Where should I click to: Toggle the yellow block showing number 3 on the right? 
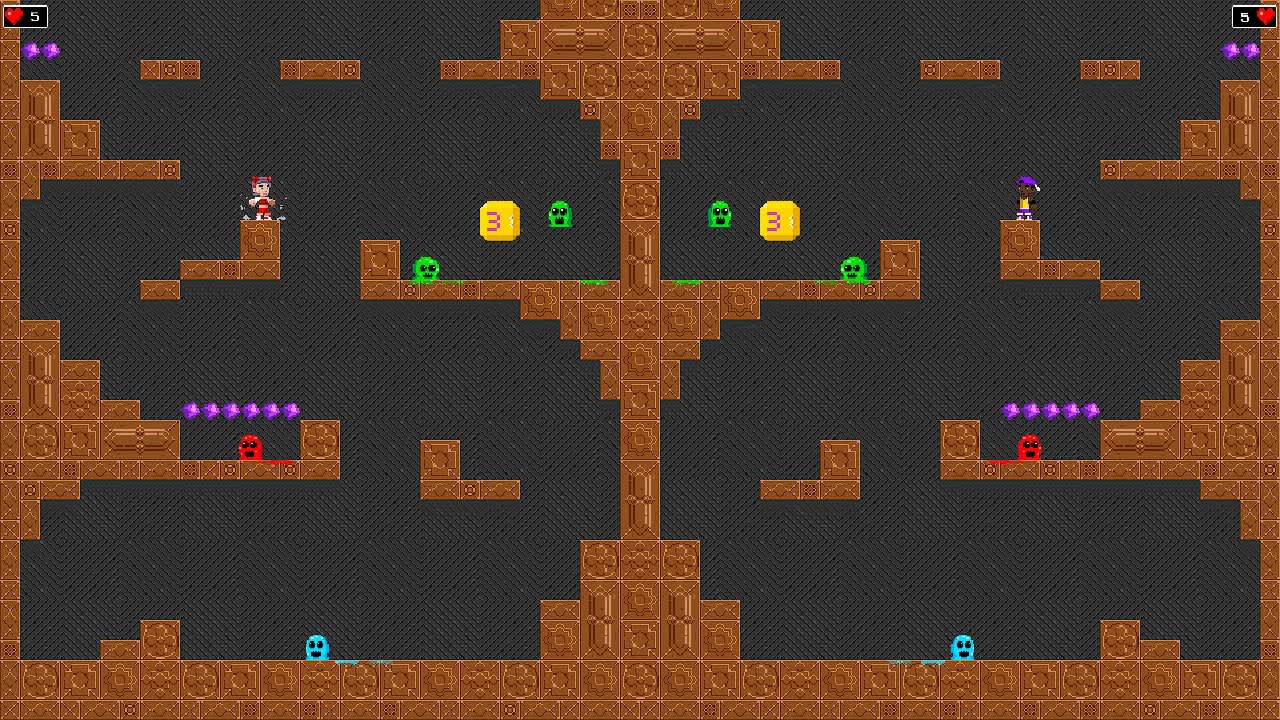(x=781, y=221)
